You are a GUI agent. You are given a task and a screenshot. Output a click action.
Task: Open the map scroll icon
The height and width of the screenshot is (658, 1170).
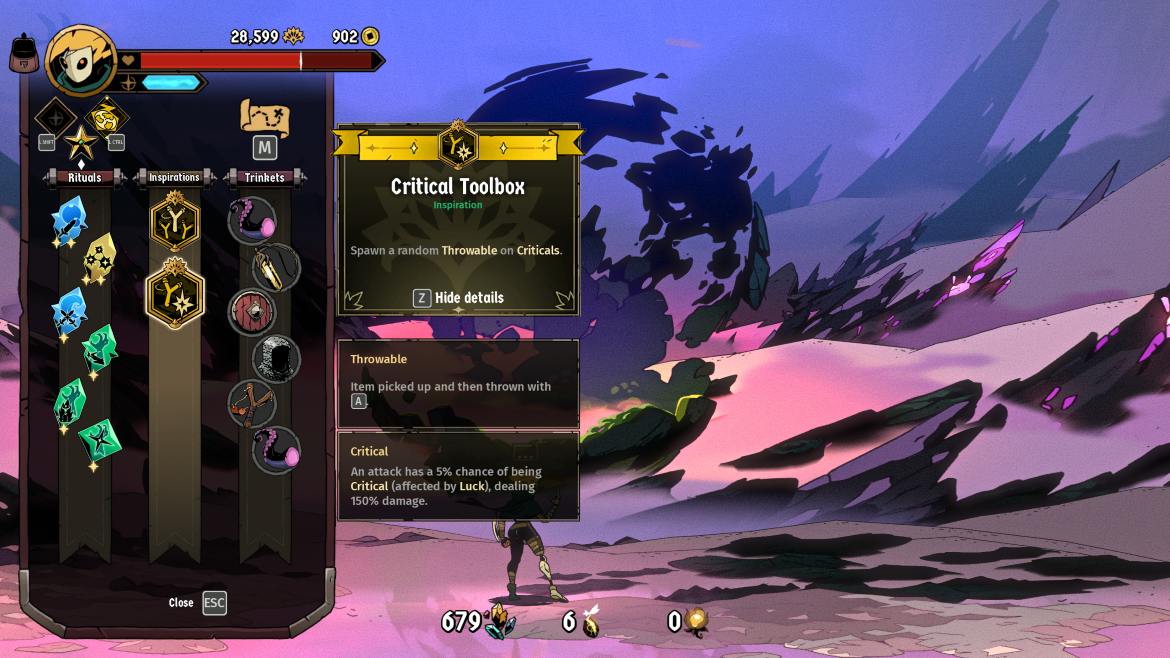coord(264,118)
